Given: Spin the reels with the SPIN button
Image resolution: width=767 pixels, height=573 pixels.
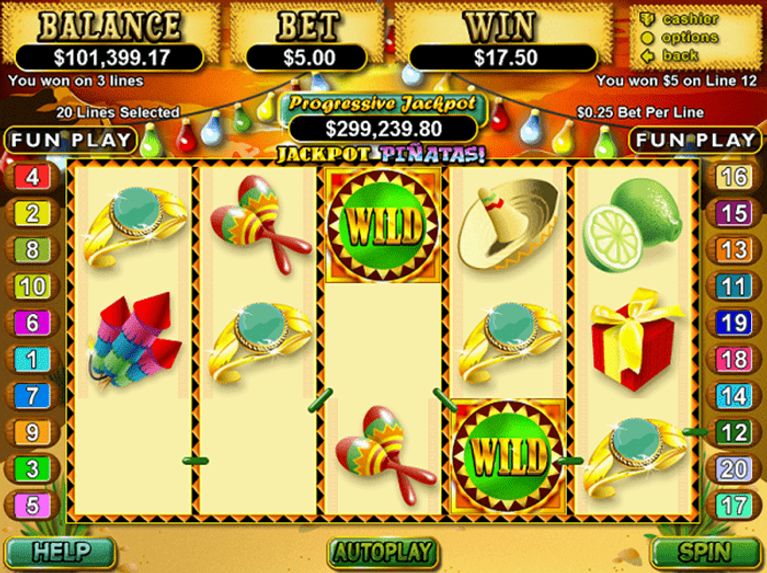Looking at the screenshot, I should point(707,551).
